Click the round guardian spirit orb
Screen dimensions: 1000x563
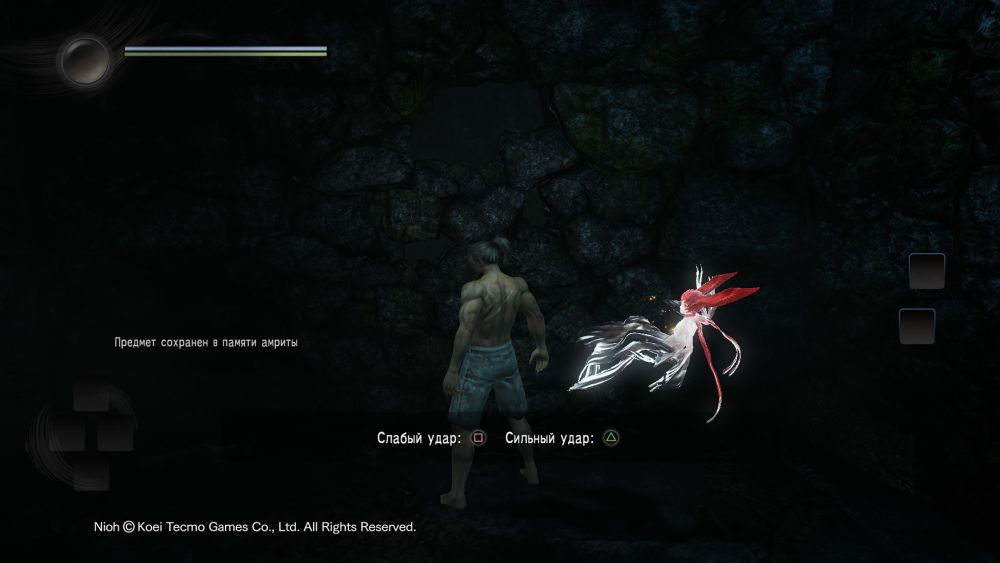click(x=85, y=60)
